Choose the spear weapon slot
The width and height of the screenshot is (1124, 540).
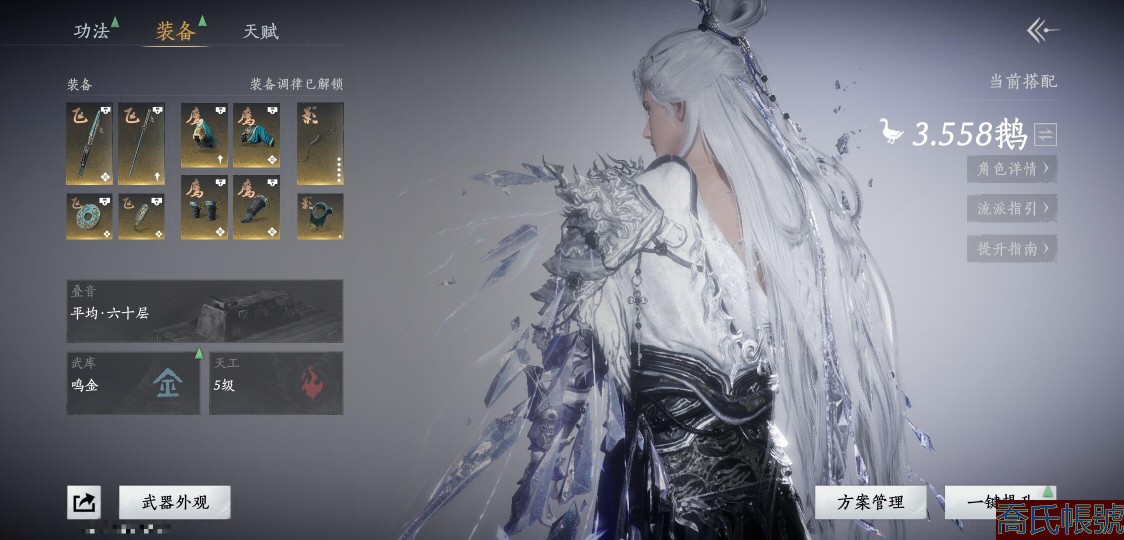(141, 143)
